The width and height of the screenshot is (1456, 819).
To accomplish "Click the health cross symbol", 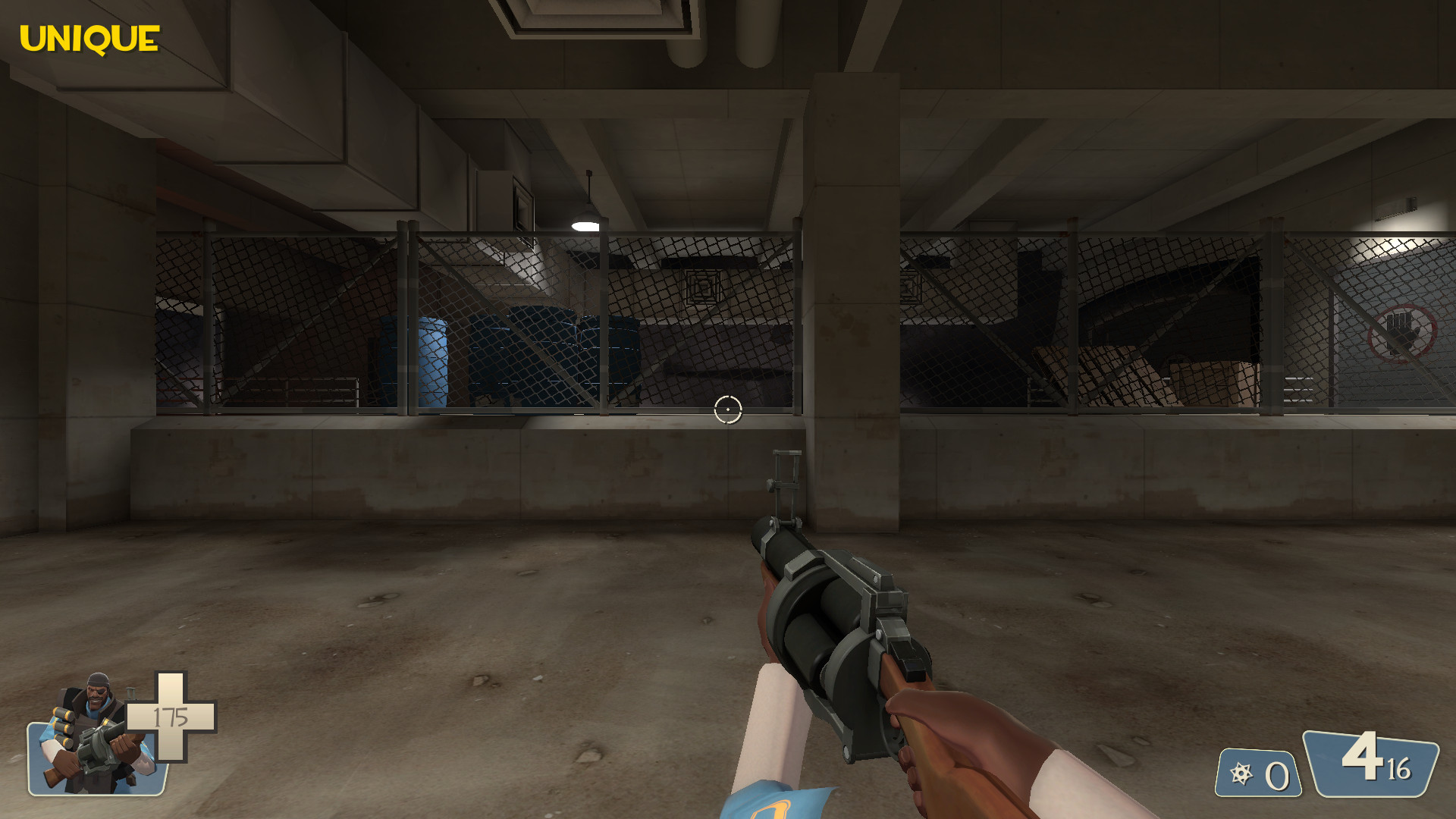I will point(172,714).
